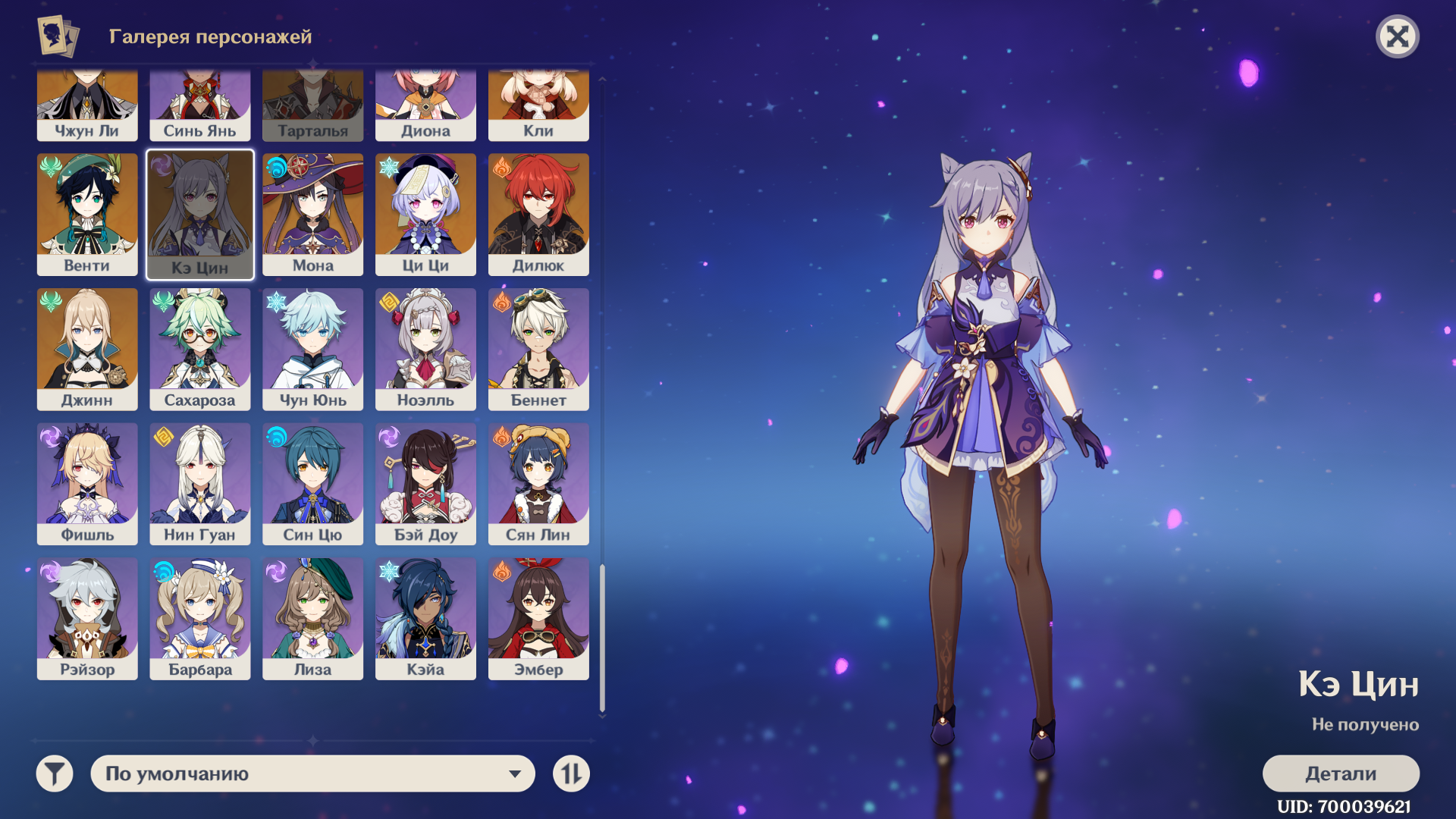Viewport: 1456px width, 819px height.
Task: Select the Беннет character card
Action: [x=538, y=349]
